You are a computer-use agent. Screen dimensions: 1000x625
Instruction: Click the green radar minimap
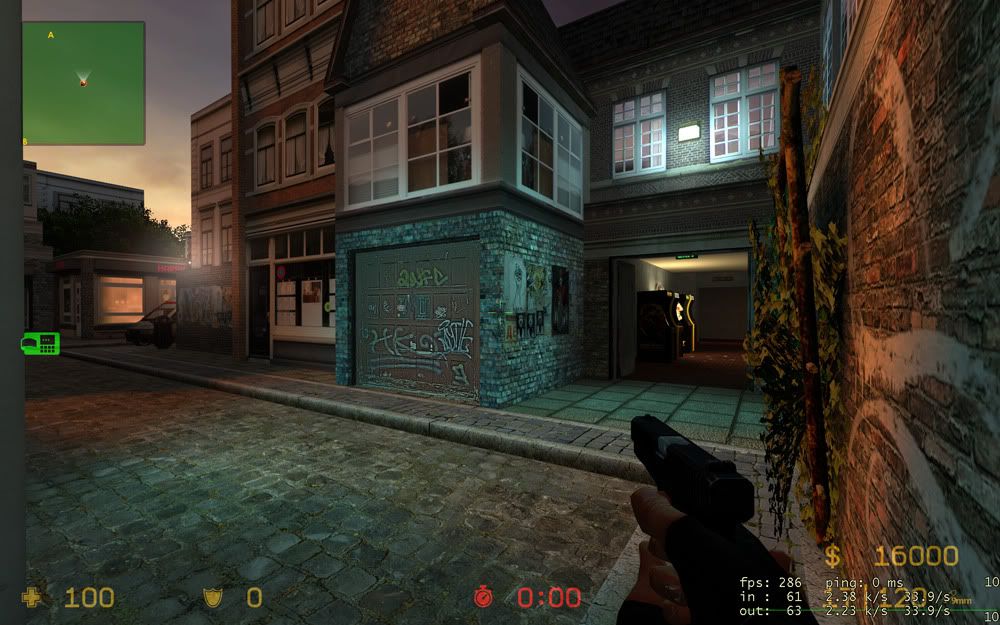click(x=84, y=83)
